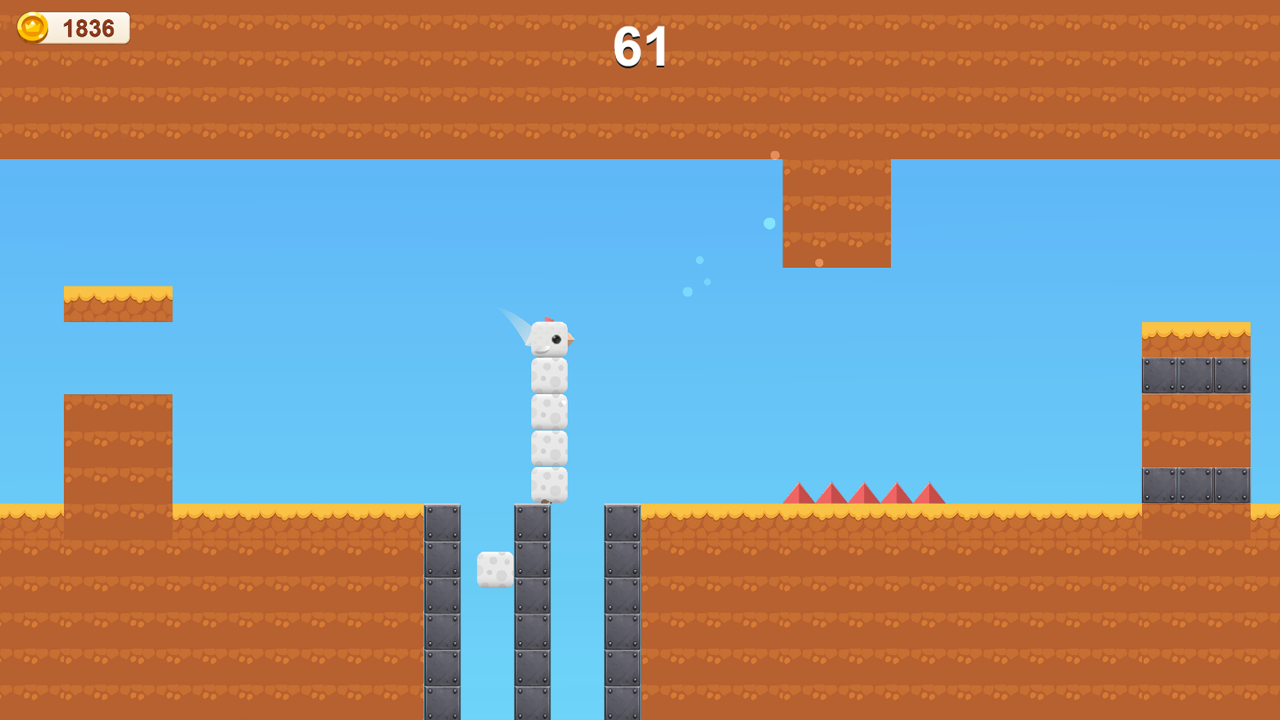Select the yellow-topped platform at far right

1195,330
